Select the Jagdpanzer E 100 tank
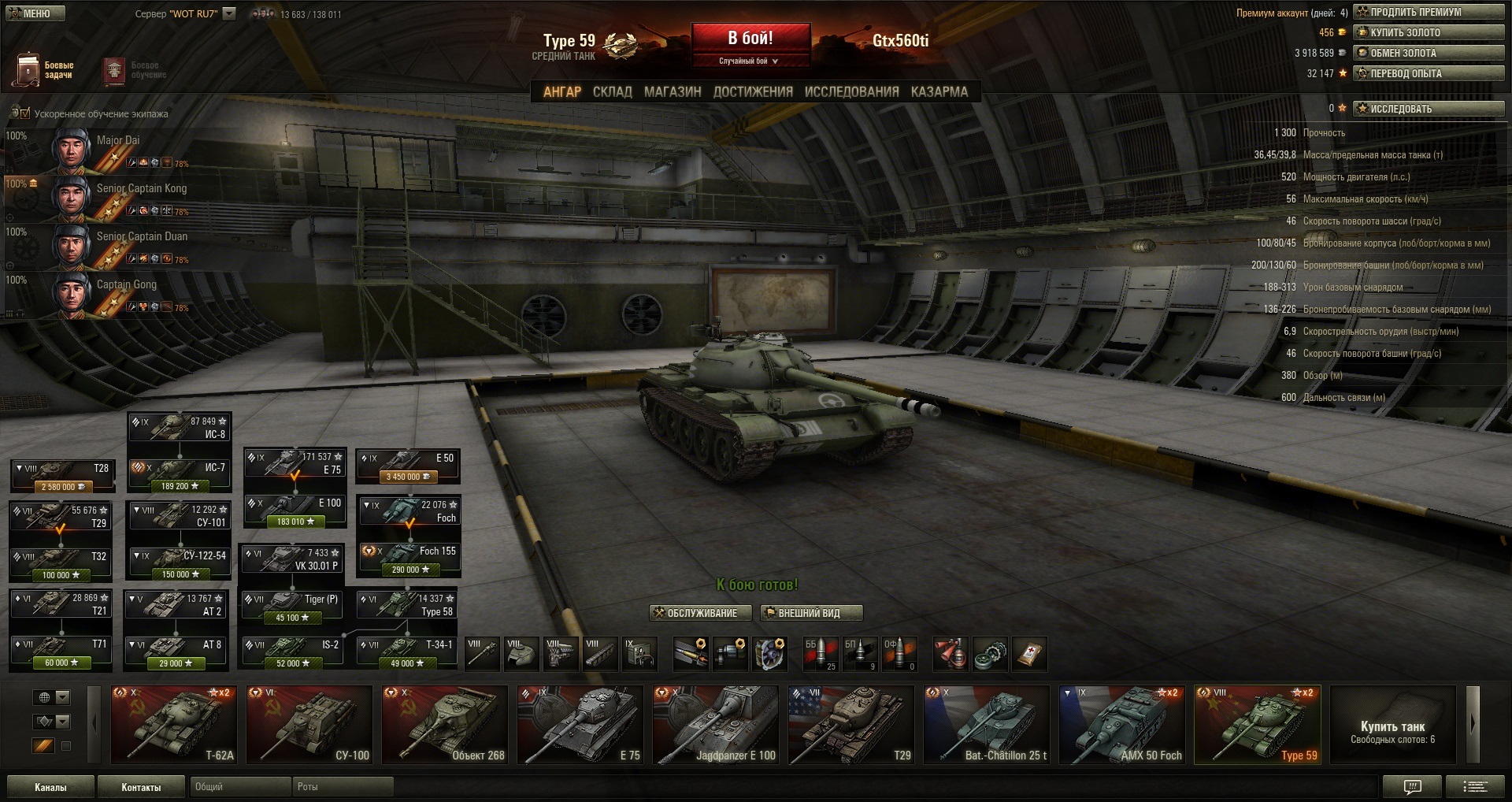The image size is (1512, 802). (715, 725)
